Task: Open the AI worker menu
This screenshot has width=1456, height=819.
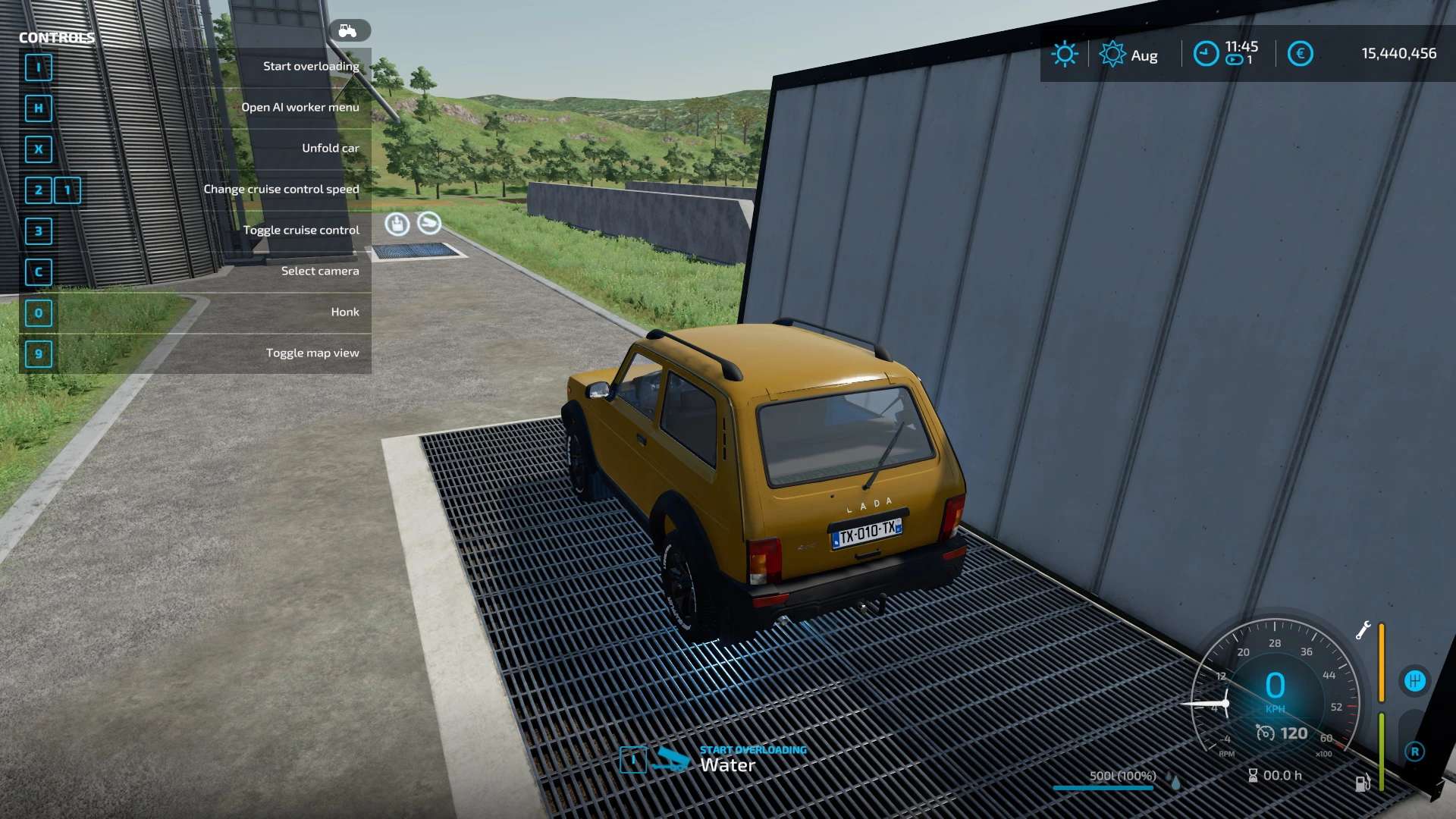Action: click(300, 107)
